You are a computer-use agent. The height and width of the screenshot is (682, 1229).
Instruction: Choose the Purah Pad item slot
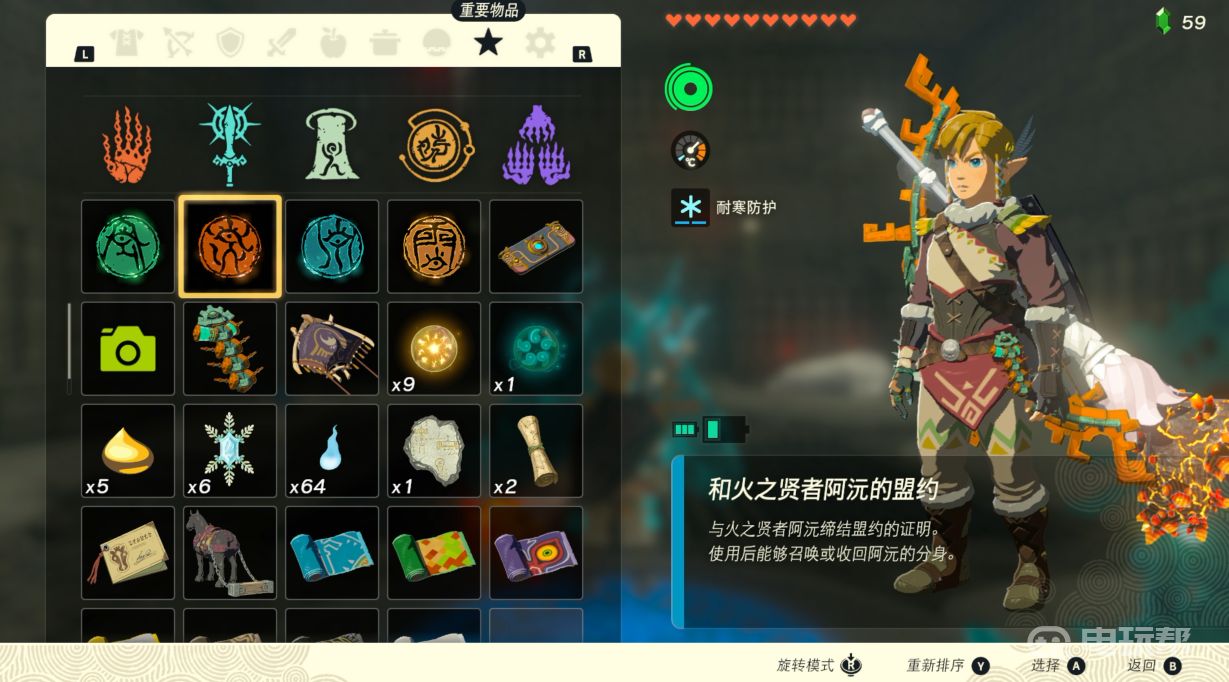pyautogui.click(x=536, y=247)
